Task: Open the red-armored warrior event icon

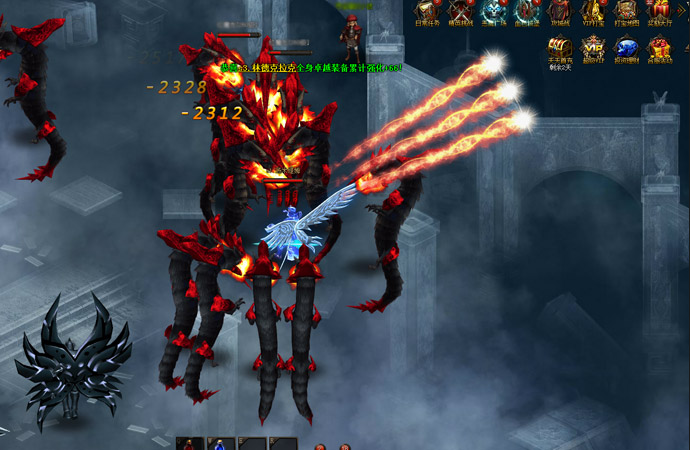Action: [x=526, y=10]
